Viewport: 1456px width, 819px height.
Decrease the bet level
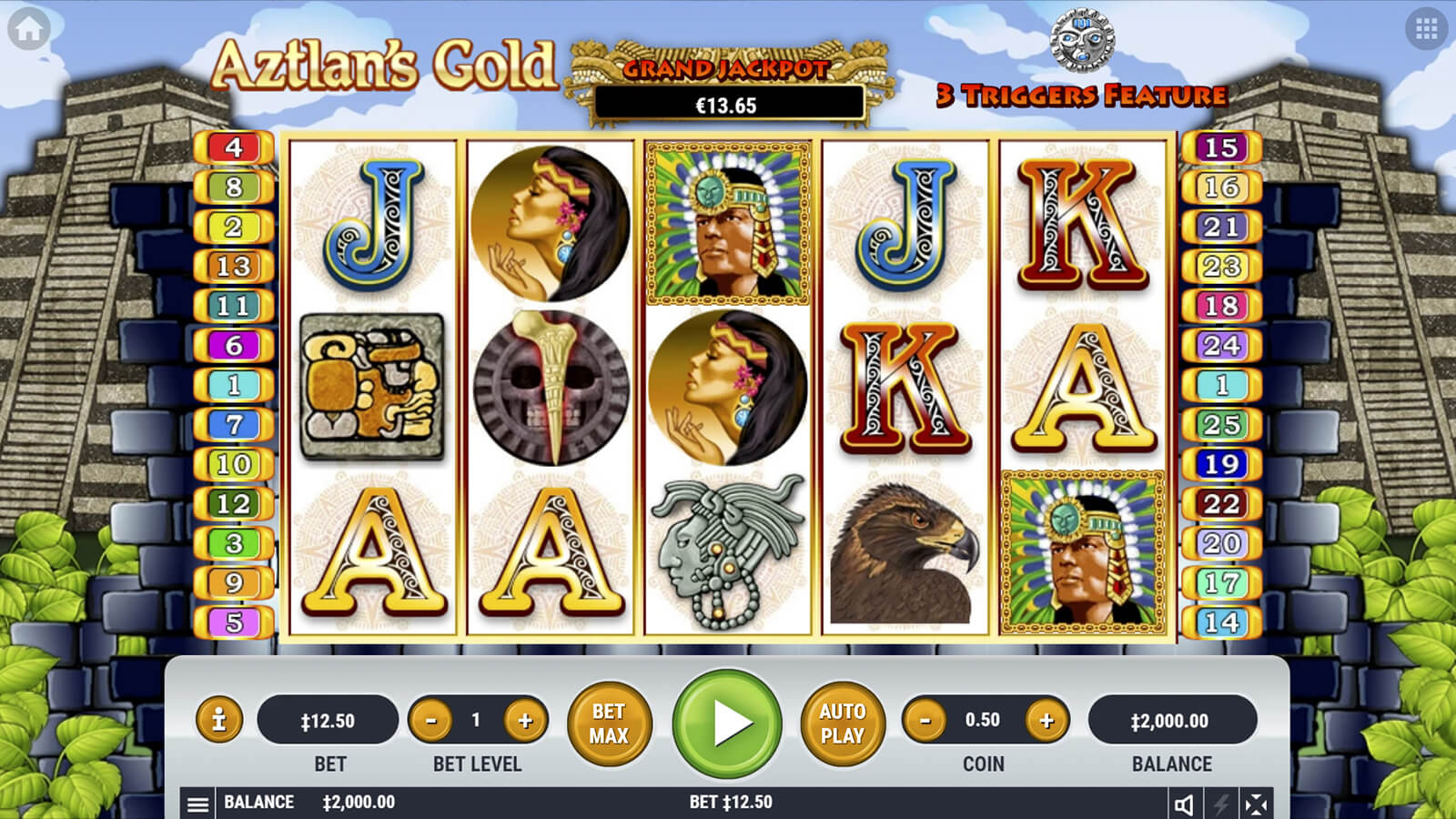(431, 721)
